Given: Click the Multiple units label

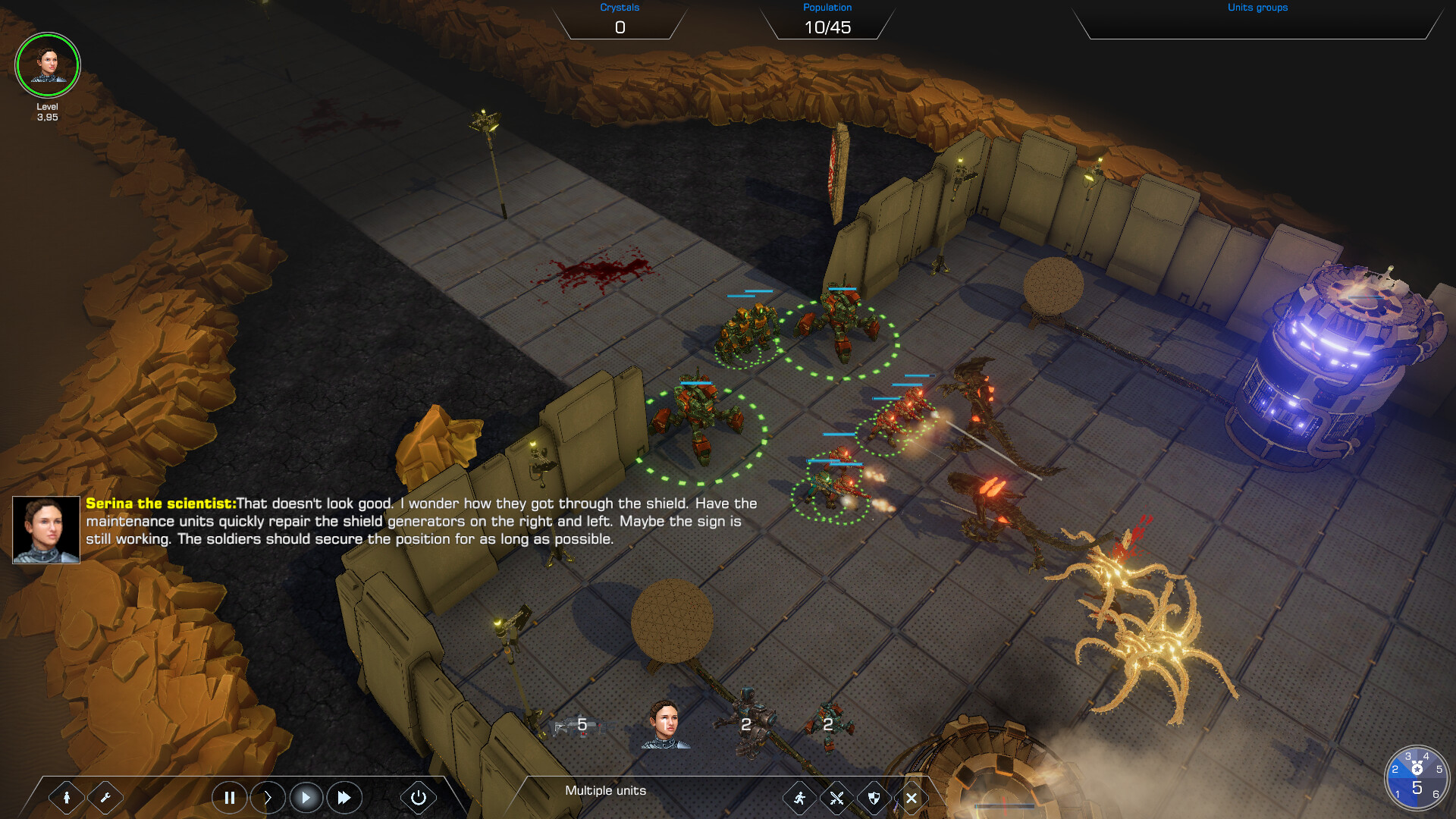Looking at the screenshot, I should pyautogui.click(x=604, y=790).
